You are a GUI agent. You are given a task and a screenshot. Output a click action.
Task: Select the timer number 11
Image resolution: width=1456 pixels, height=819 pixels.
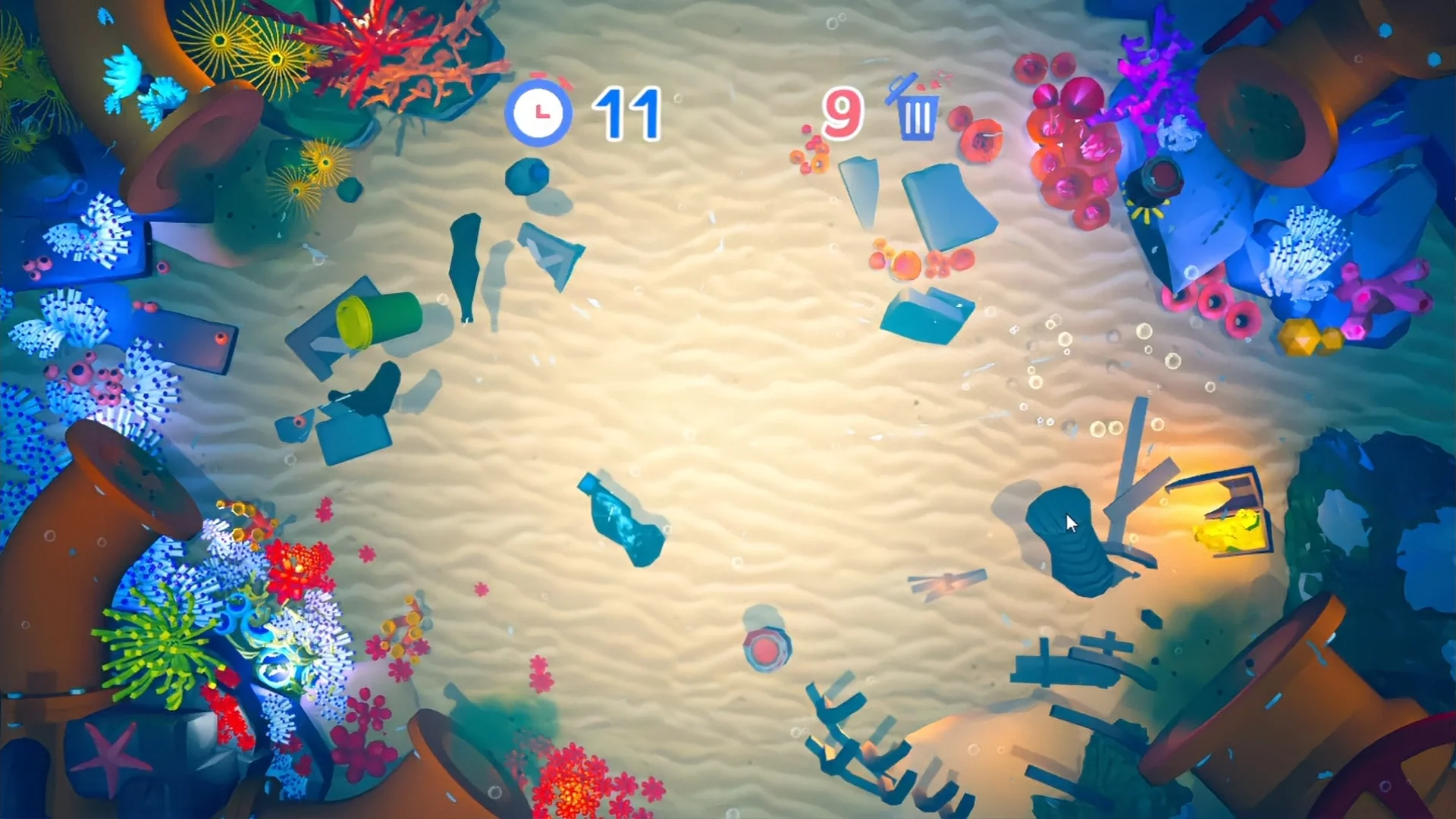pyautogui.click(x=626, y=112)
